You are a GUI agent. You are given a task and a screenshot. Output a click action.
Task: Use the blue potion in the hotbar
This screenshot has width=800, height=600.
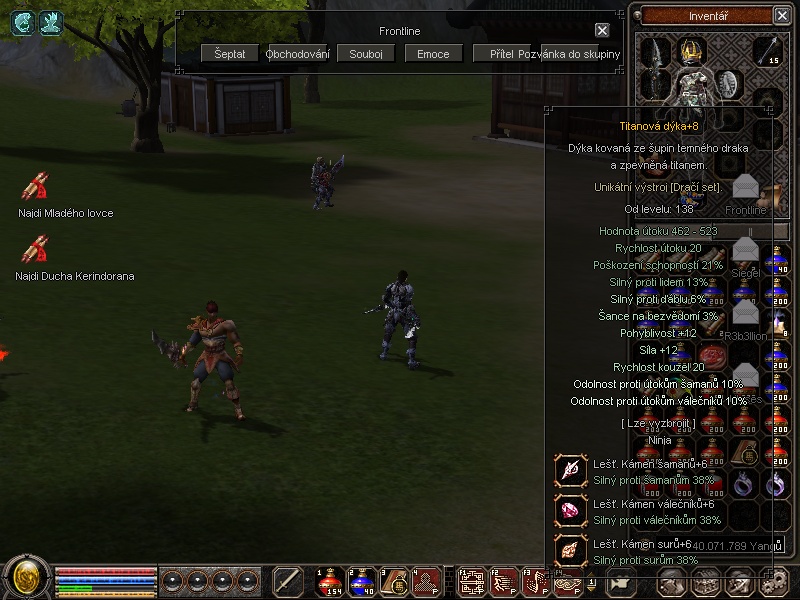(361, 580)
